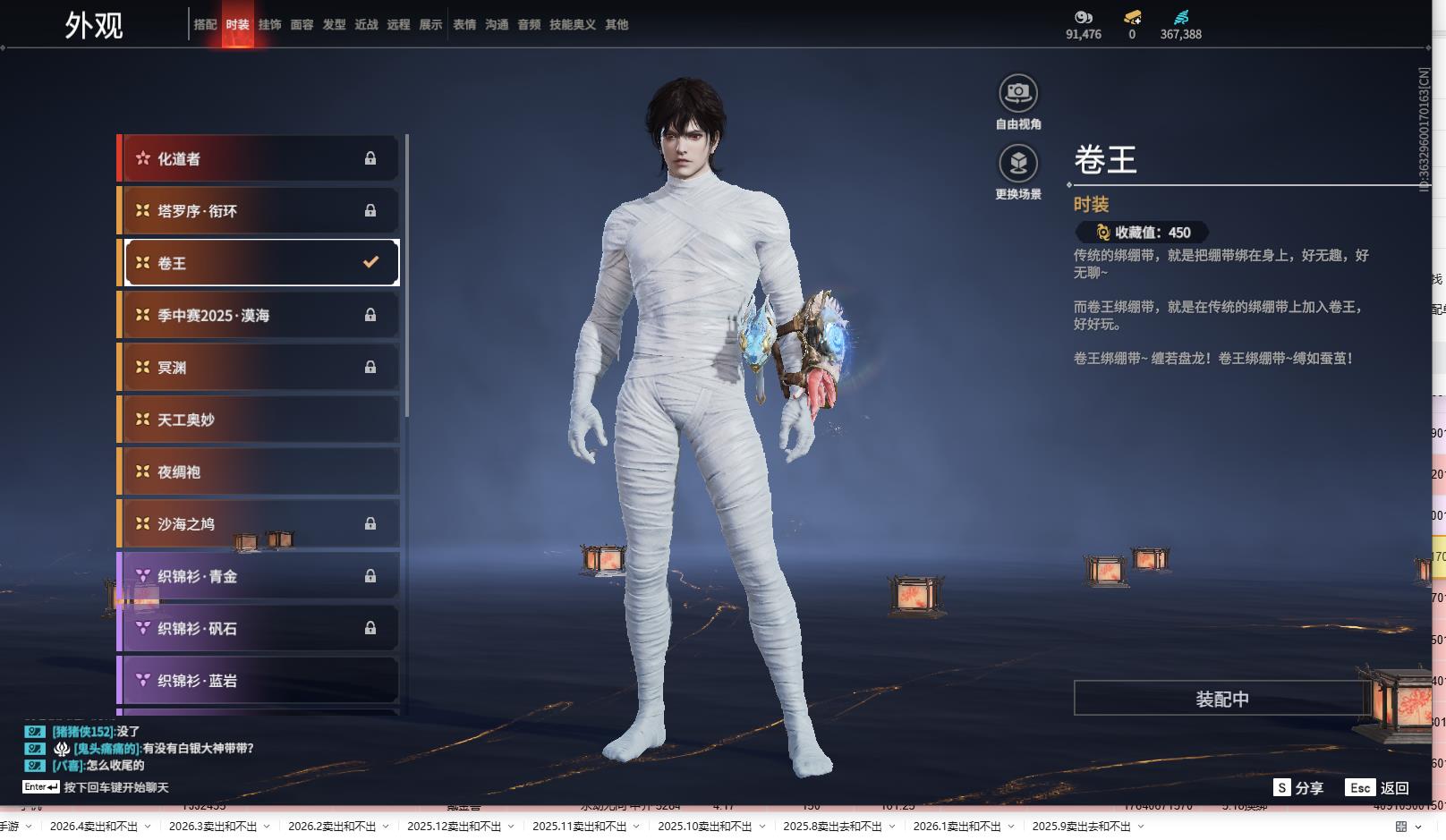The image size is (1446, 840).
Task: Click the 装配中 equip button
Action: pos(1221,699)
